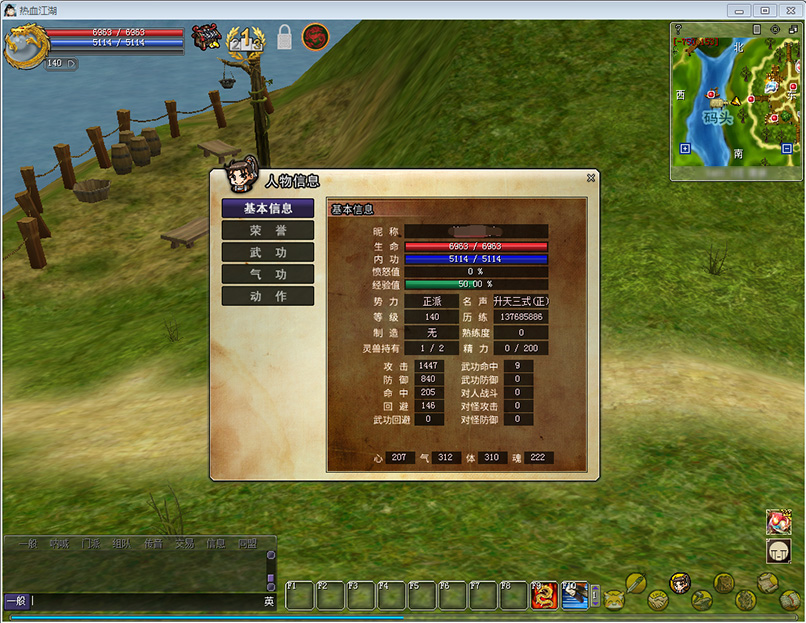Screen dimensions: 806x623
Task: Click the treasure chest shop icon
Action: (206, 37)
